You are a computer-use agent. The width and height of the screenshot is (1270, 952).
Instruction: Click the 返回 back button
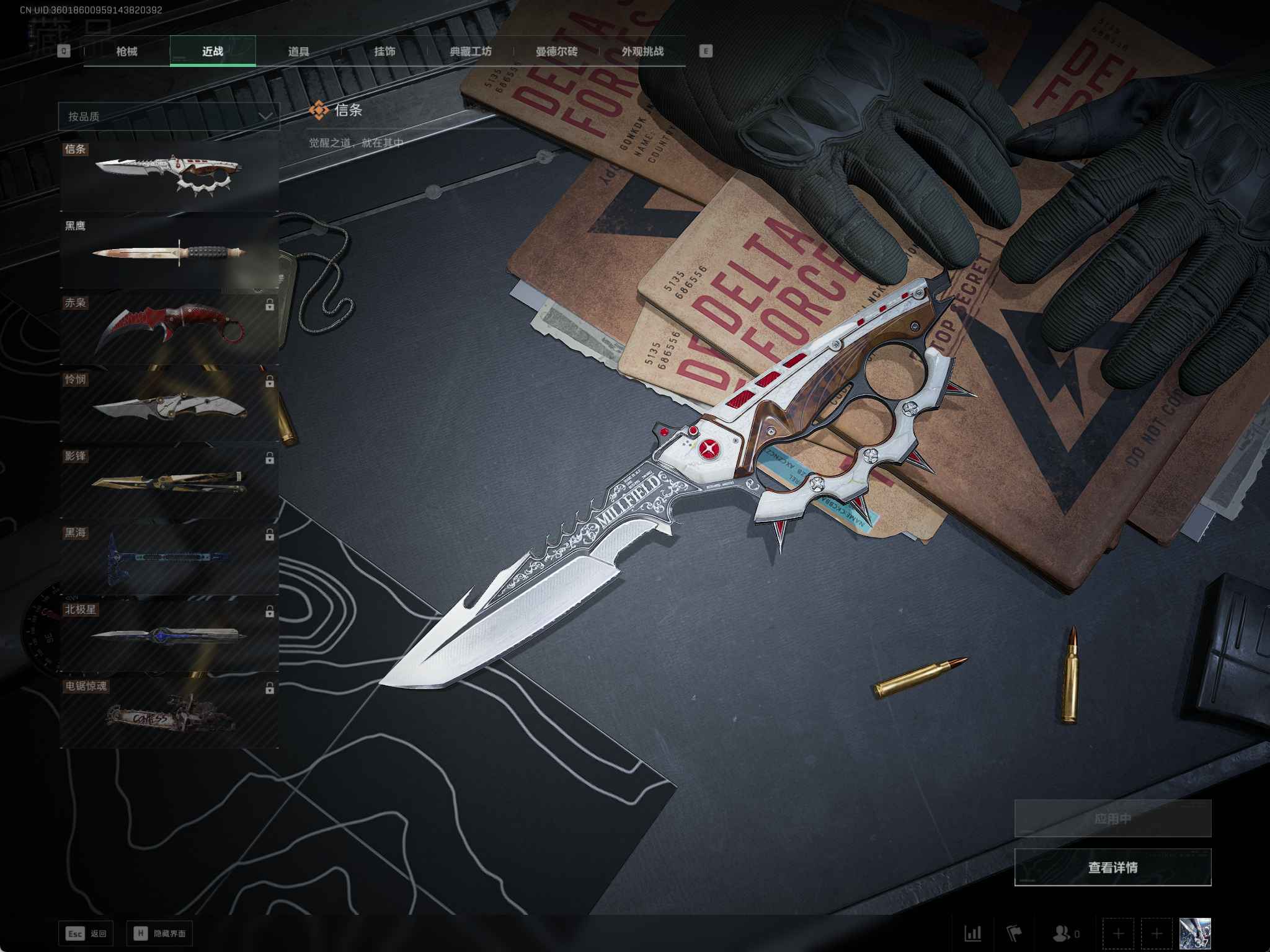coord(86,933)
